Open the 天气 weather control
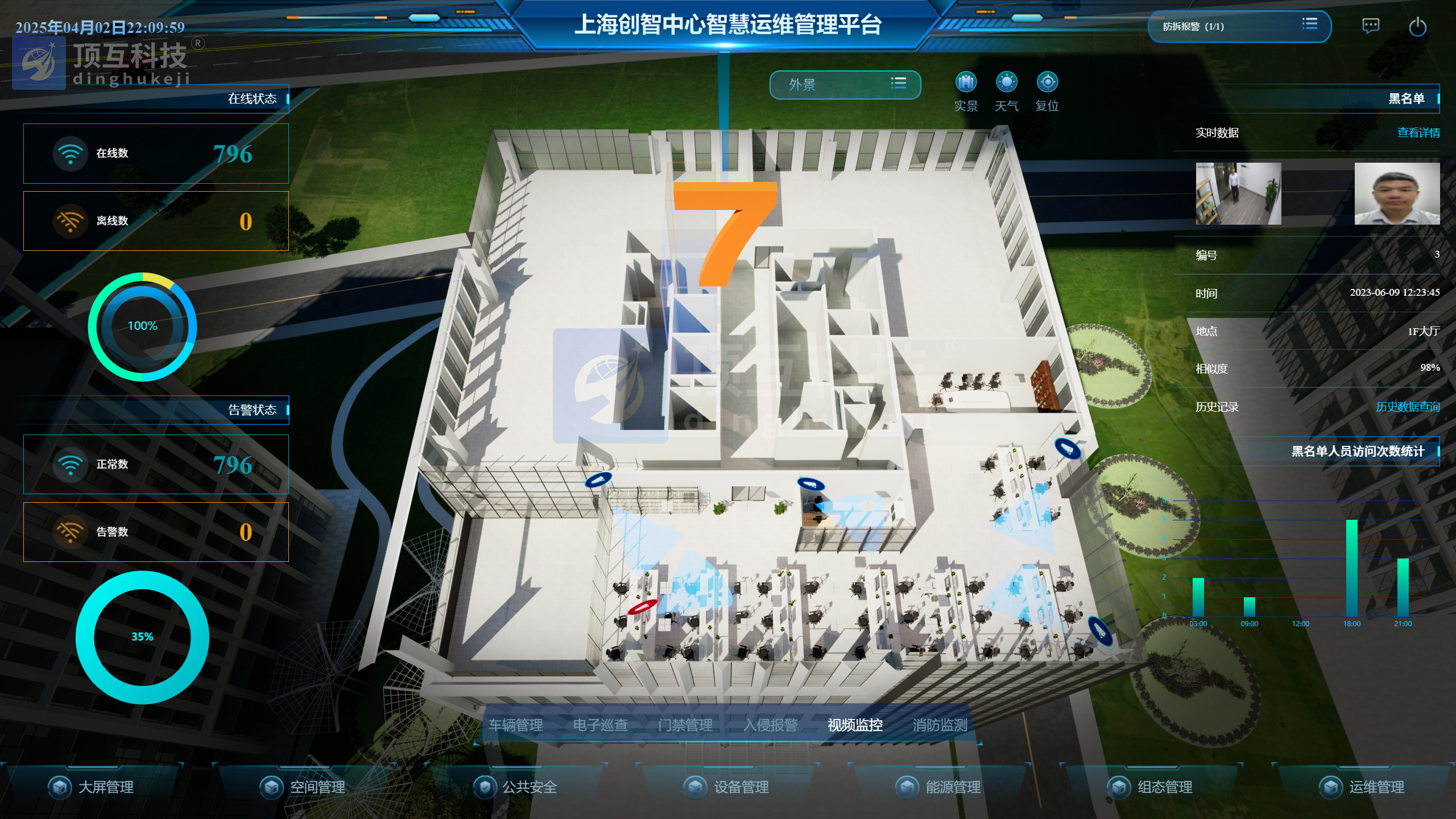Image resolution: width=1456 pixels, height=819 pixels. (x=1006, y=83)
